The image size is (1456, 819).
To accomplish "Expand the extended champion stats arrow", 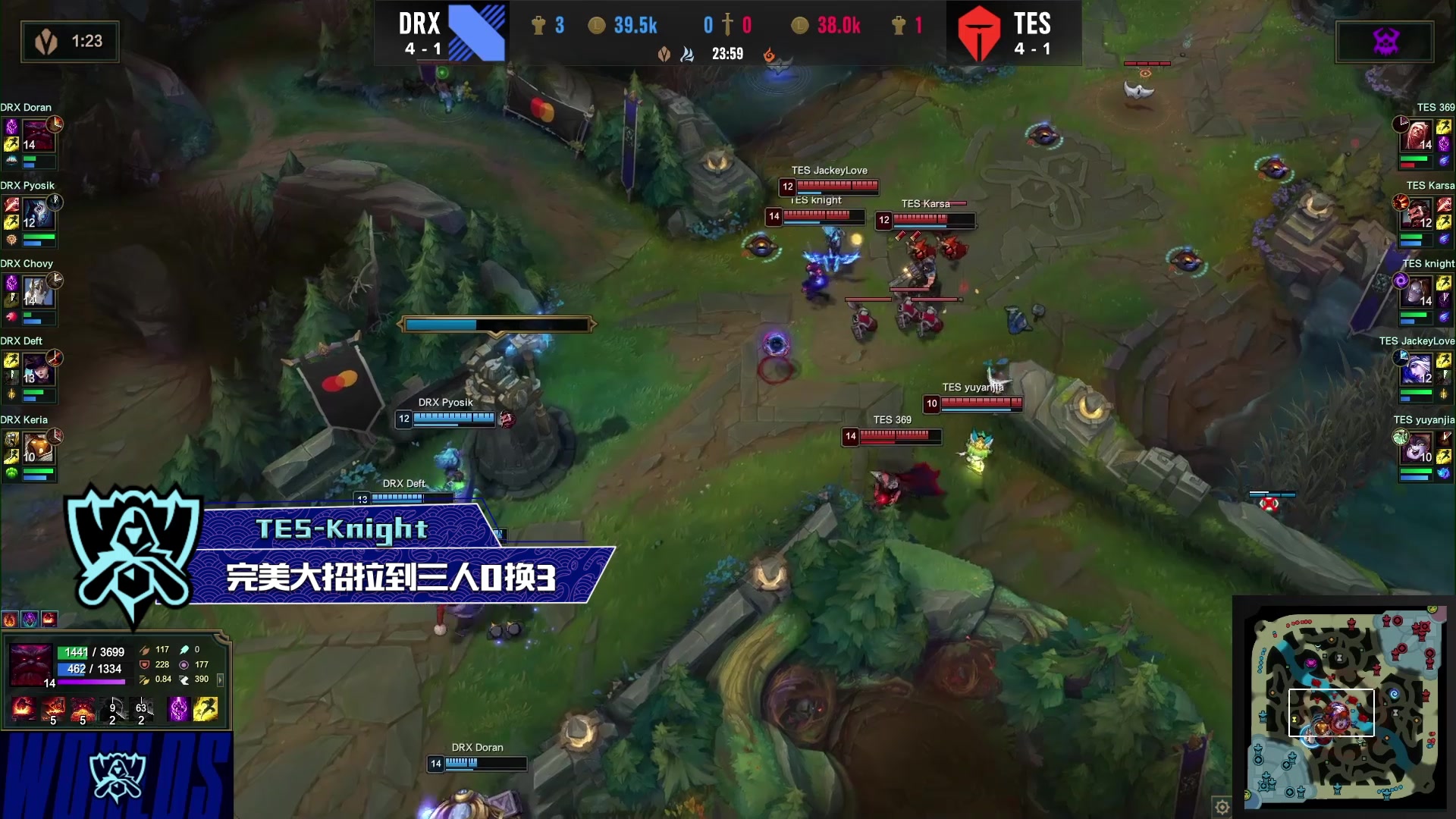I will pos(220,680).
